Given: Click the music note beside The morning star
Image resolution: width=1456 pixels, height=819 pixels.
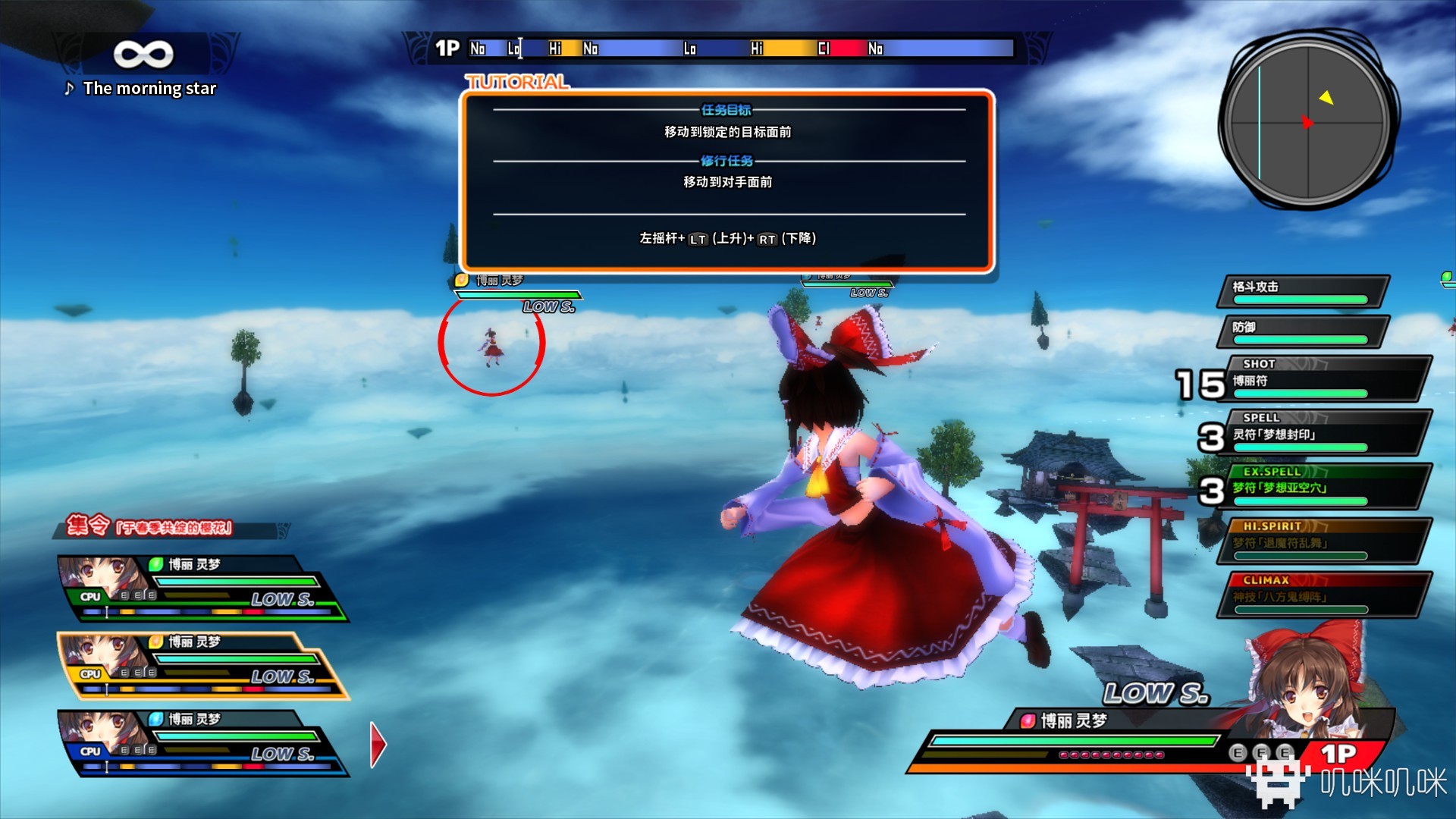Looking at the screenshot, I should coord(69,89).
